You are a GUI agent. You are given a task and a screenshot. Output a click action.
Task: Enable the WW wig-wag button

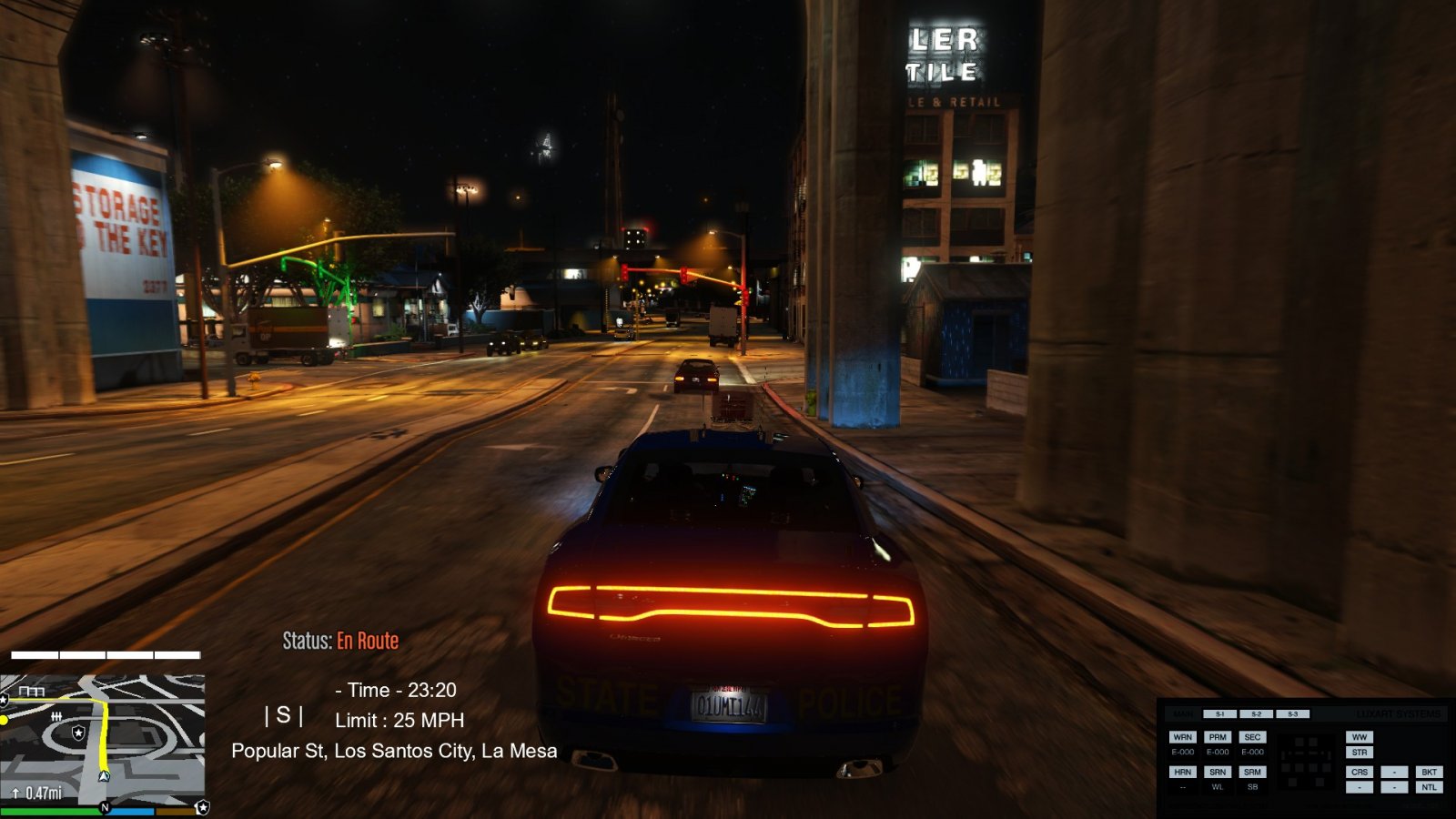[1360, 737]
